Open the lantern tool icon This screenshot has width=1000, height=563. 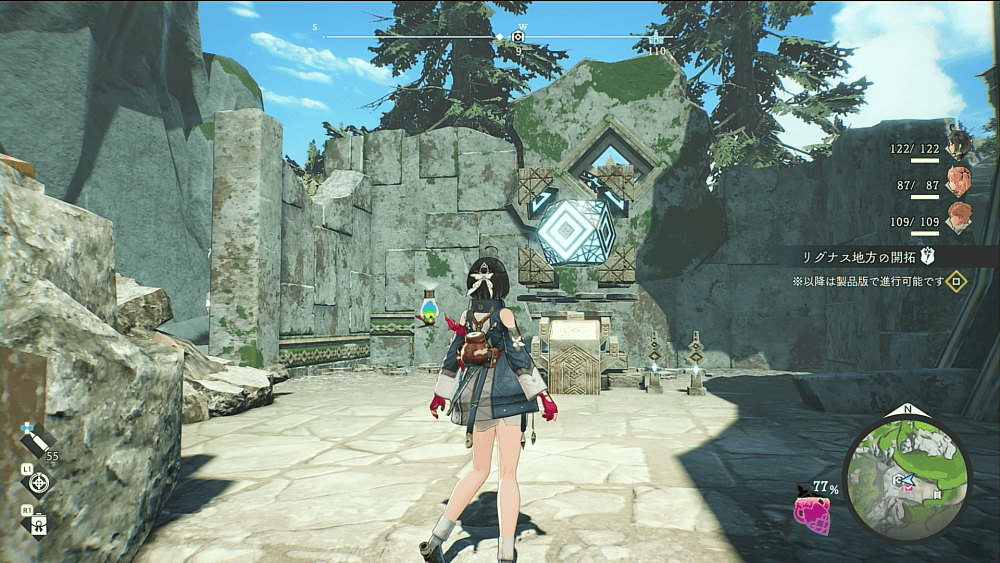[39, 523]
